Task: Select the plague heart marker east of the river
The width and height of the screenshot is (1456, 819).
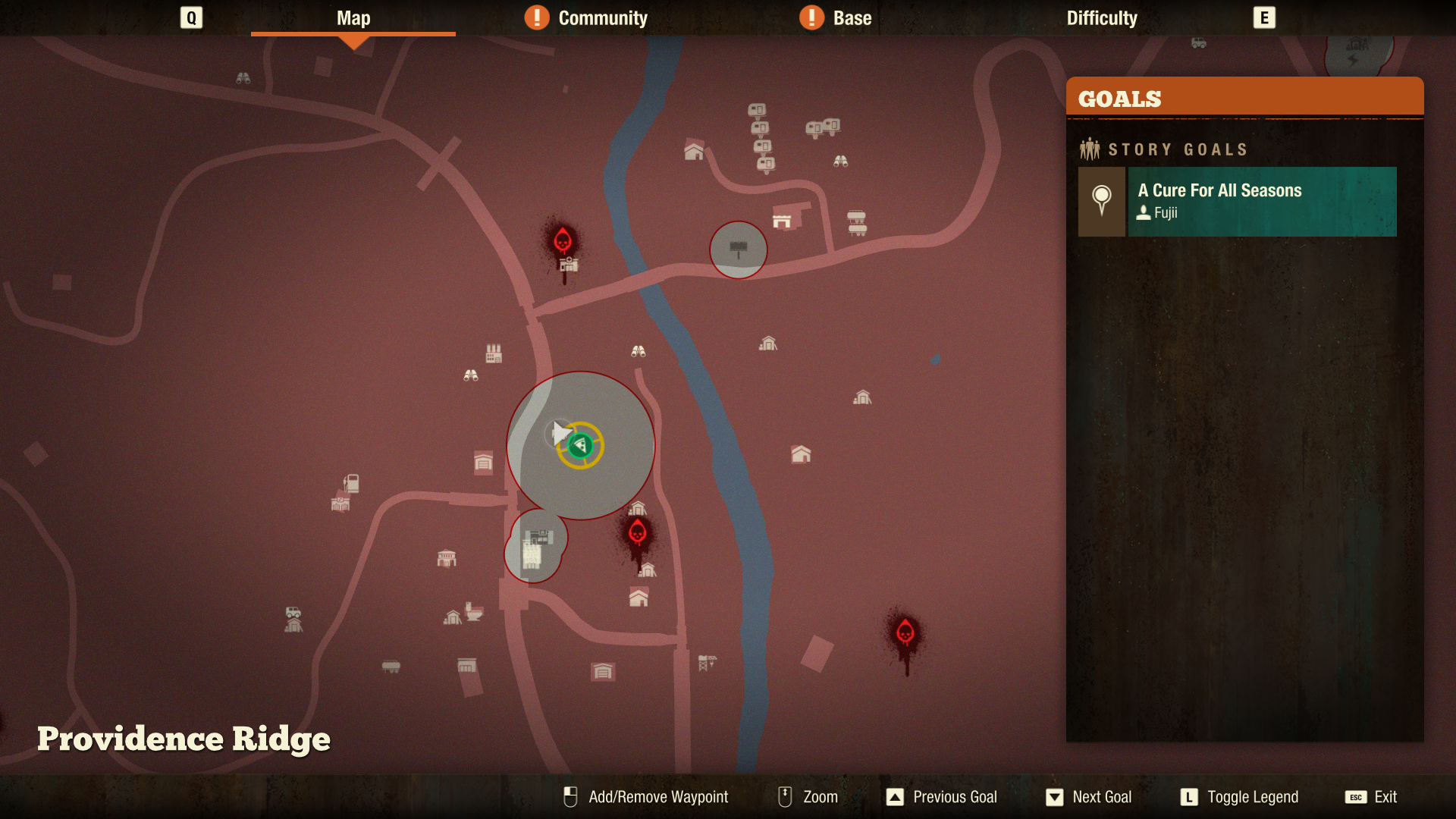Action: (905, 632)
